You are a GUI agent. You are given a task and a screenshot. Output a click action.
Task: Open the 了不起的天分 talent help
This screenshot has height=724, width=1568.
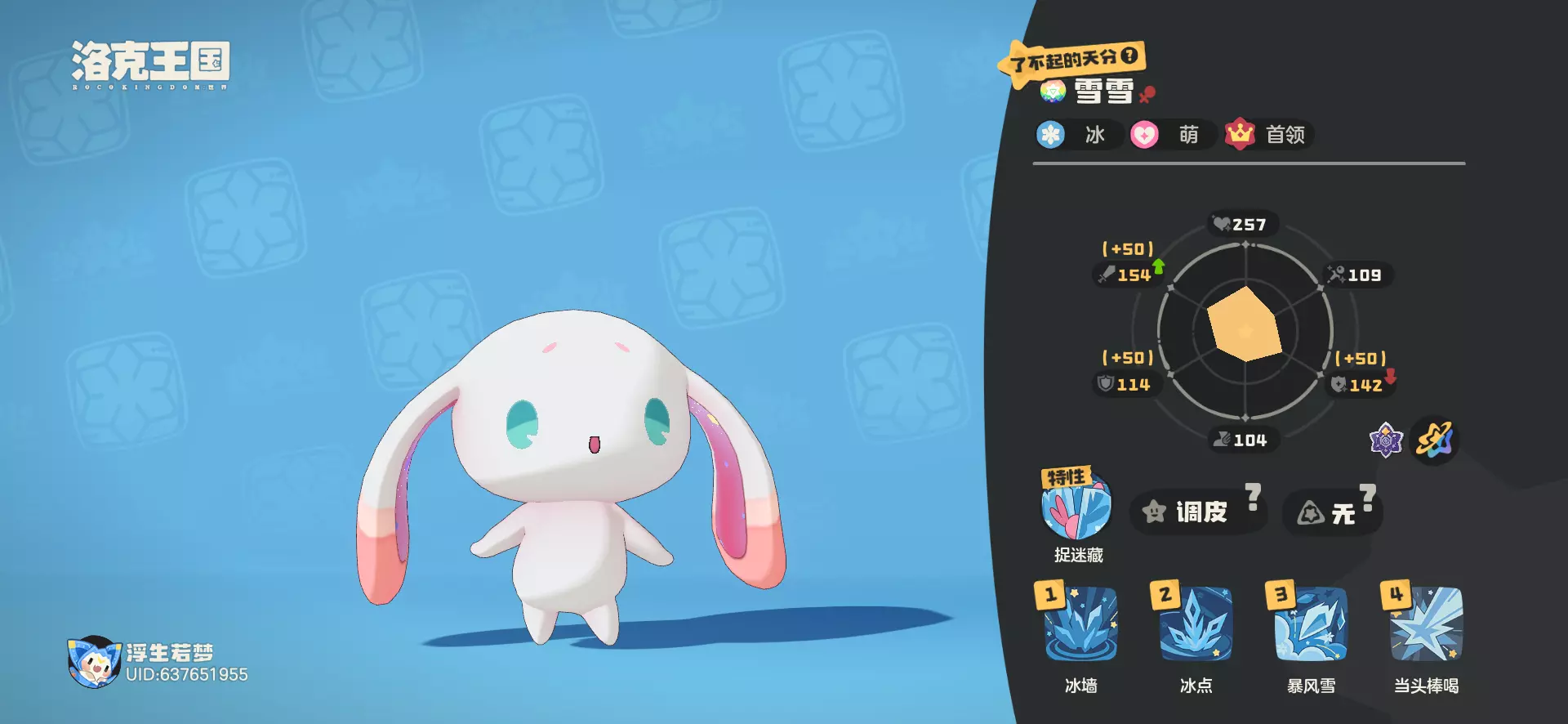(x=1129, y=56)
